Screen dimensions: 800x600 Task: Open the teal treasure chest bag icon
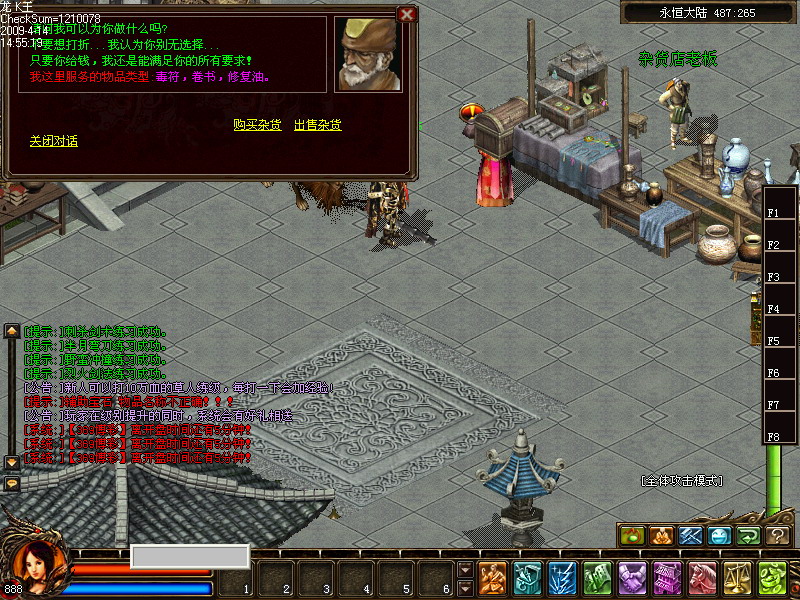coord(528,579)
